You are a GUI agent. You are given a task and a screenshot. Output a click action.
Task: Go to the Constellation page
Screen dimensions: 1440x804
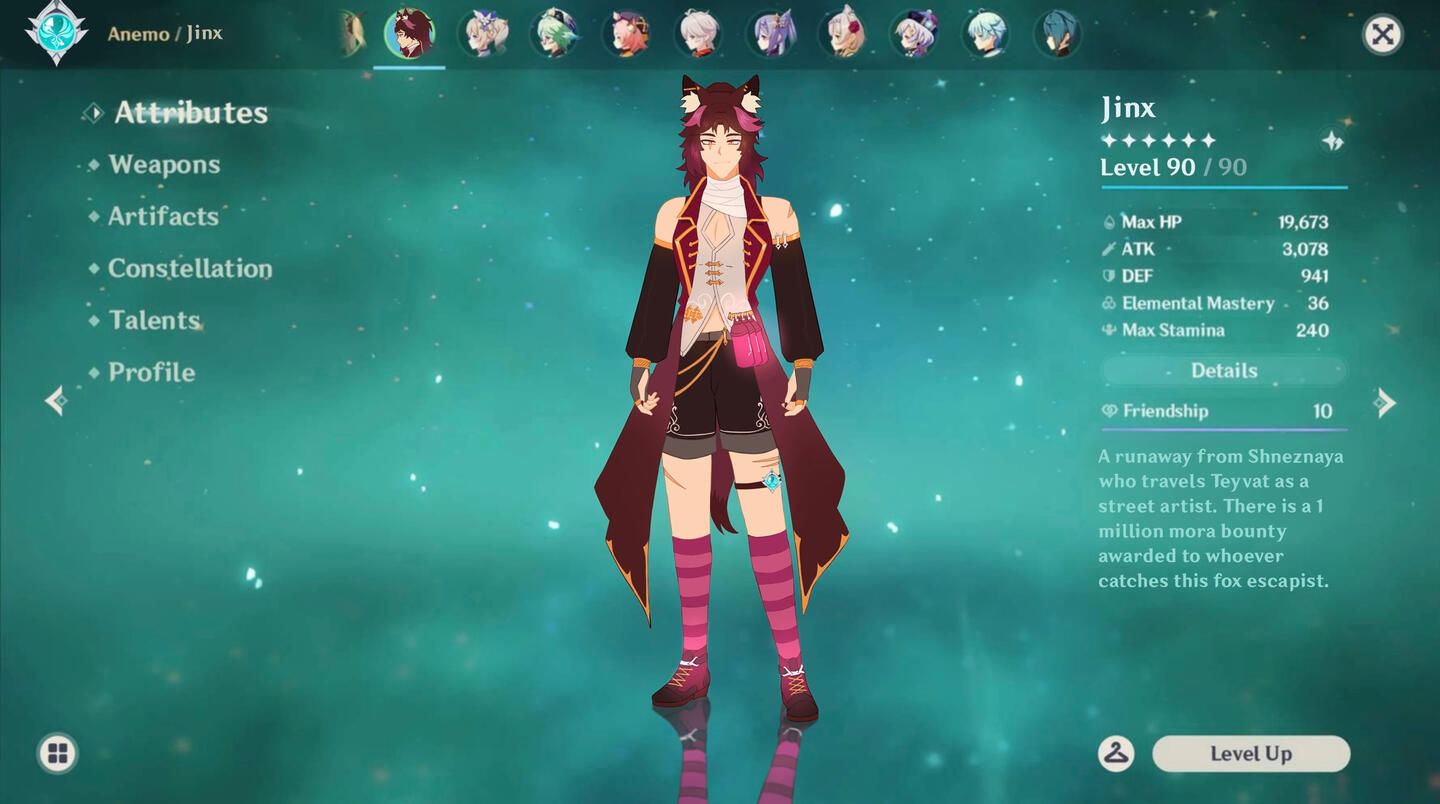[190, 269]
